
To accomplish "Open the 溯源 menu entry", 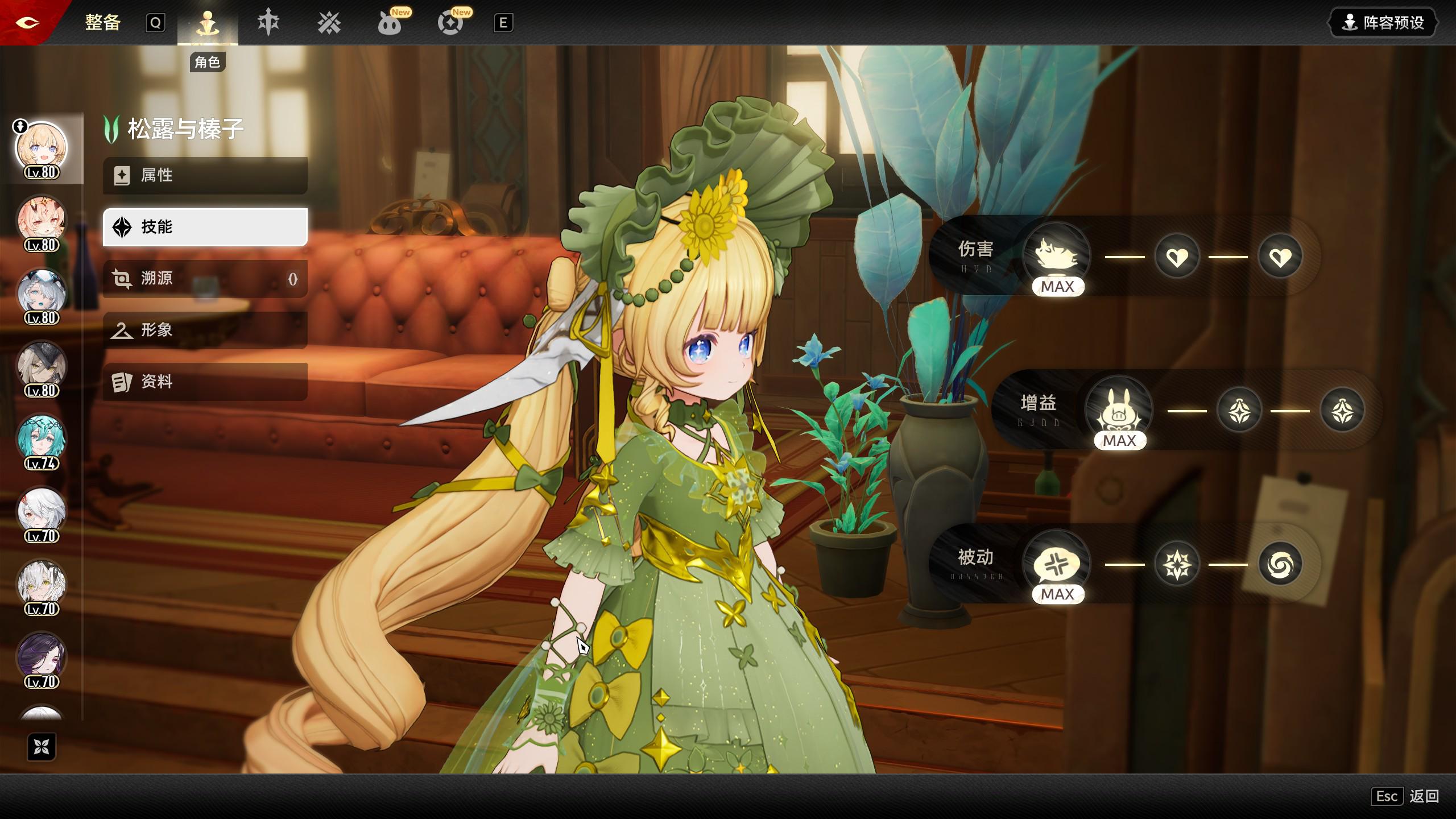I will click(x=205, y=279).
